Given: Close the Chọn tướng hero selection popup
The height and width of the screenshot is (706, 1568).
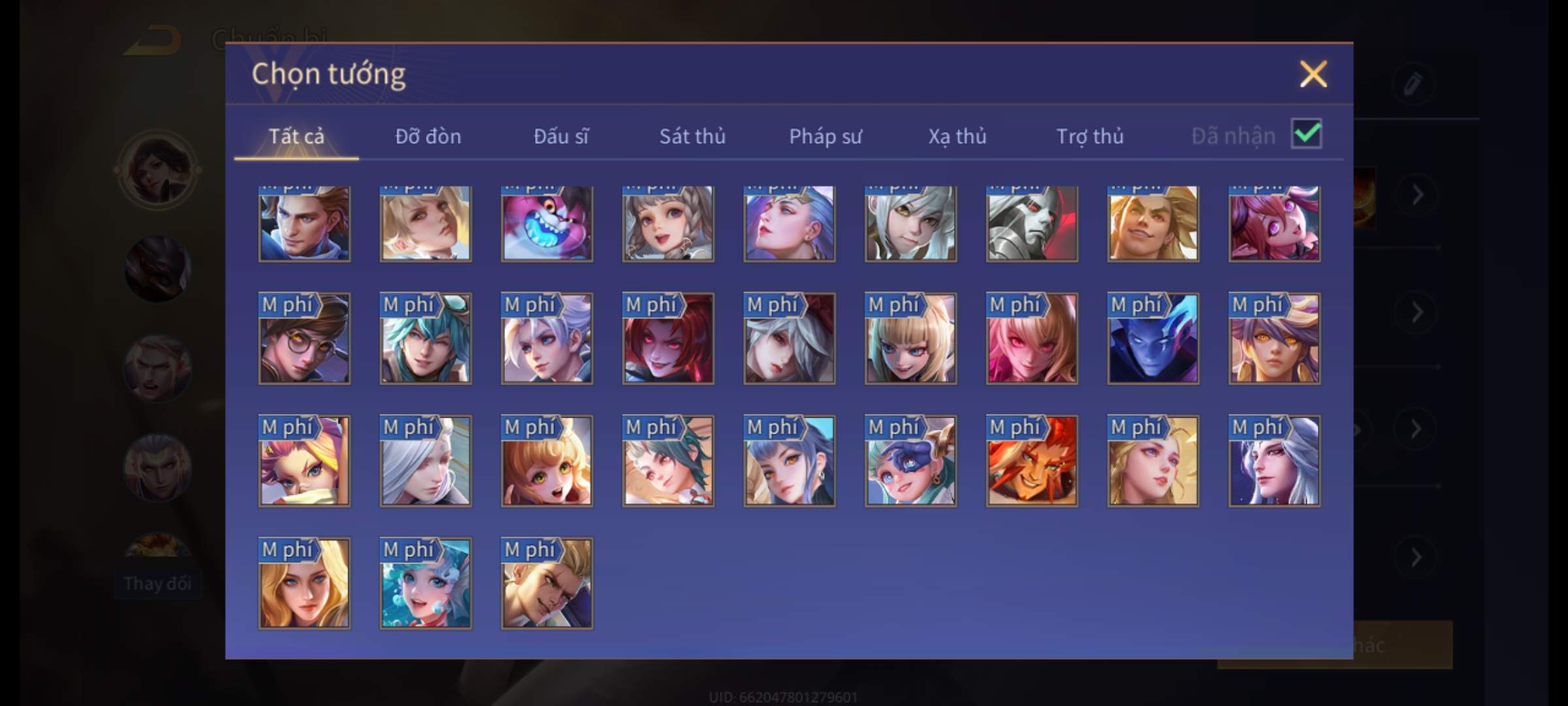Looking at the screenshot, I should [x=1313, y=74].
